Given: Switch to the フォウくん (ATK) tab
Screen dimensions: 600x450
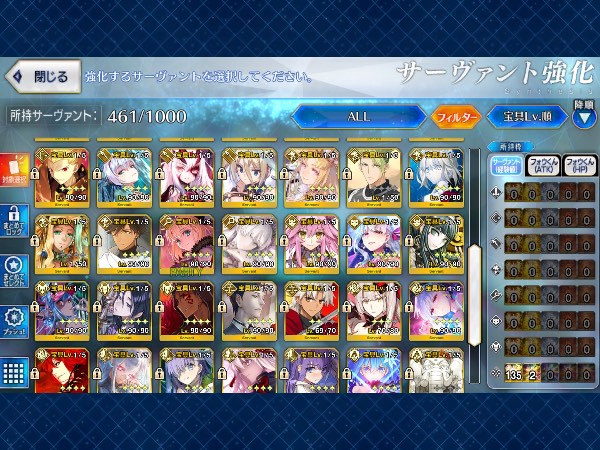Looking at the screenshot, I should click(x=543, y=165).
